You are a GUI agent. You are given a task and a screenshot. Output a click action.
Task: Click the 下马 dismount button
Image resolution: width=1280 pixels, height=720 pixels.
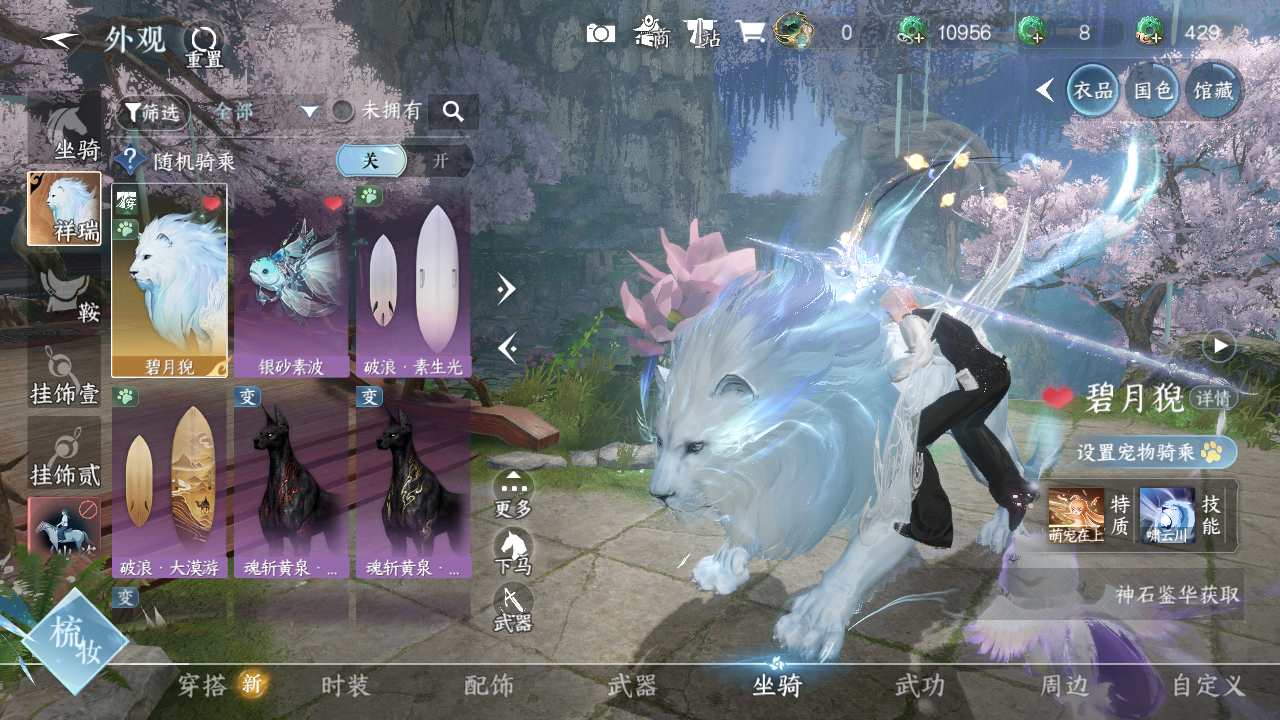coord(513,551)
